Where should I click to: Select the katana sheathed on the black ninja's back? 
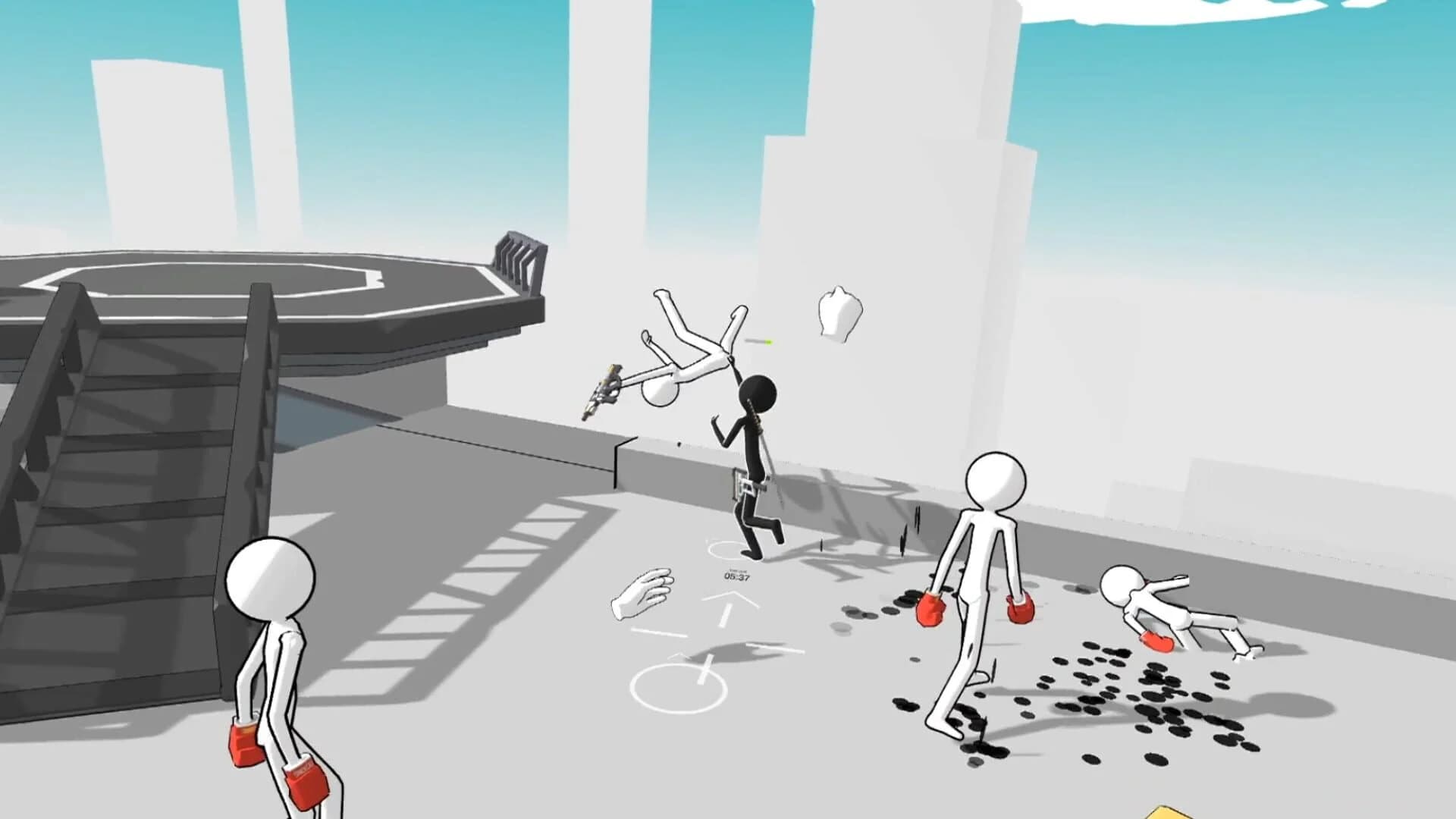click(755, 417)
